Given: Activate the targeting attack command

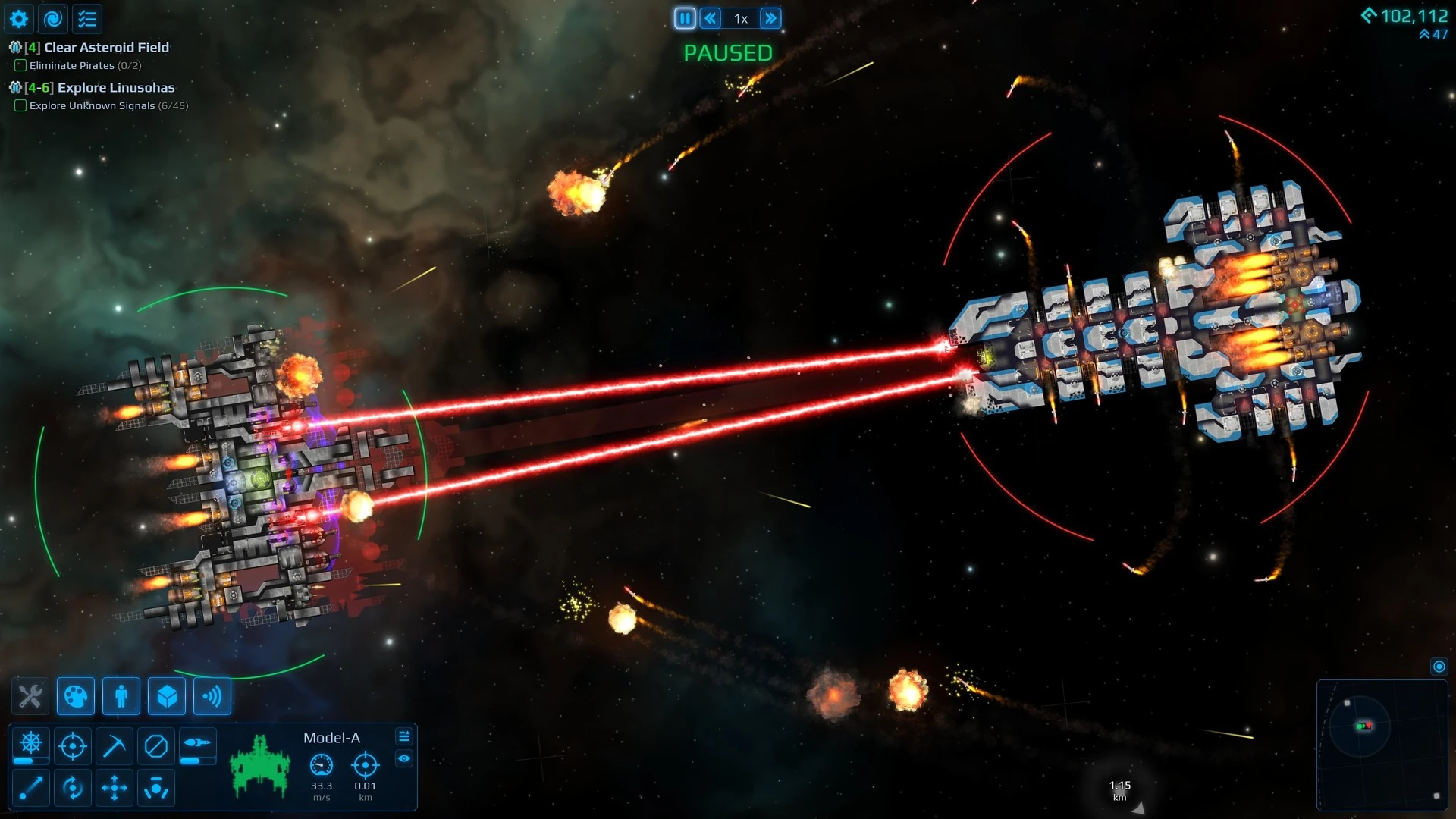Looking at the screenshot, I should pyautogui.click(x=73, y=745).
